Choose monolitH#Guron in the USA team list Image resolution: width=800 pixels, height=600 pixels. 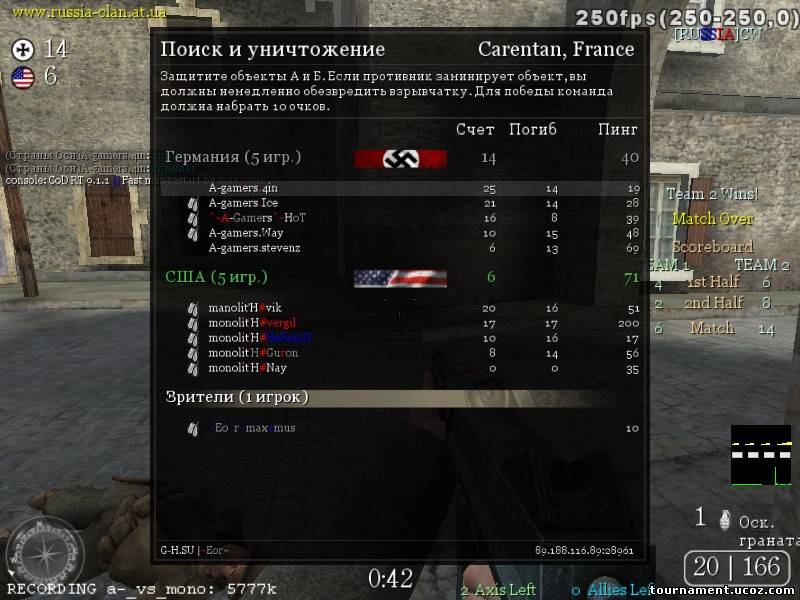click(253, 353)
